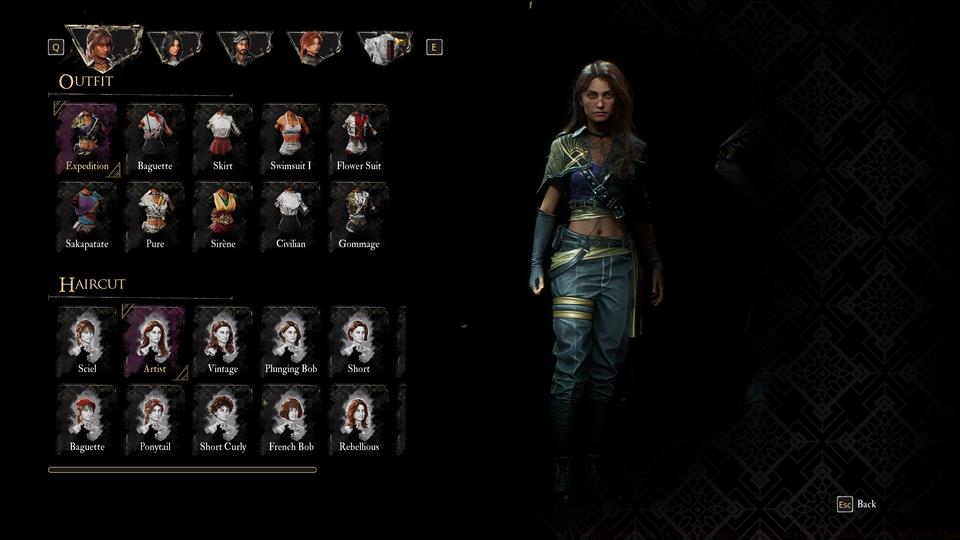Pick the Civilian outfit
This screenshot has height=540, width=960.
coord(291,216)
